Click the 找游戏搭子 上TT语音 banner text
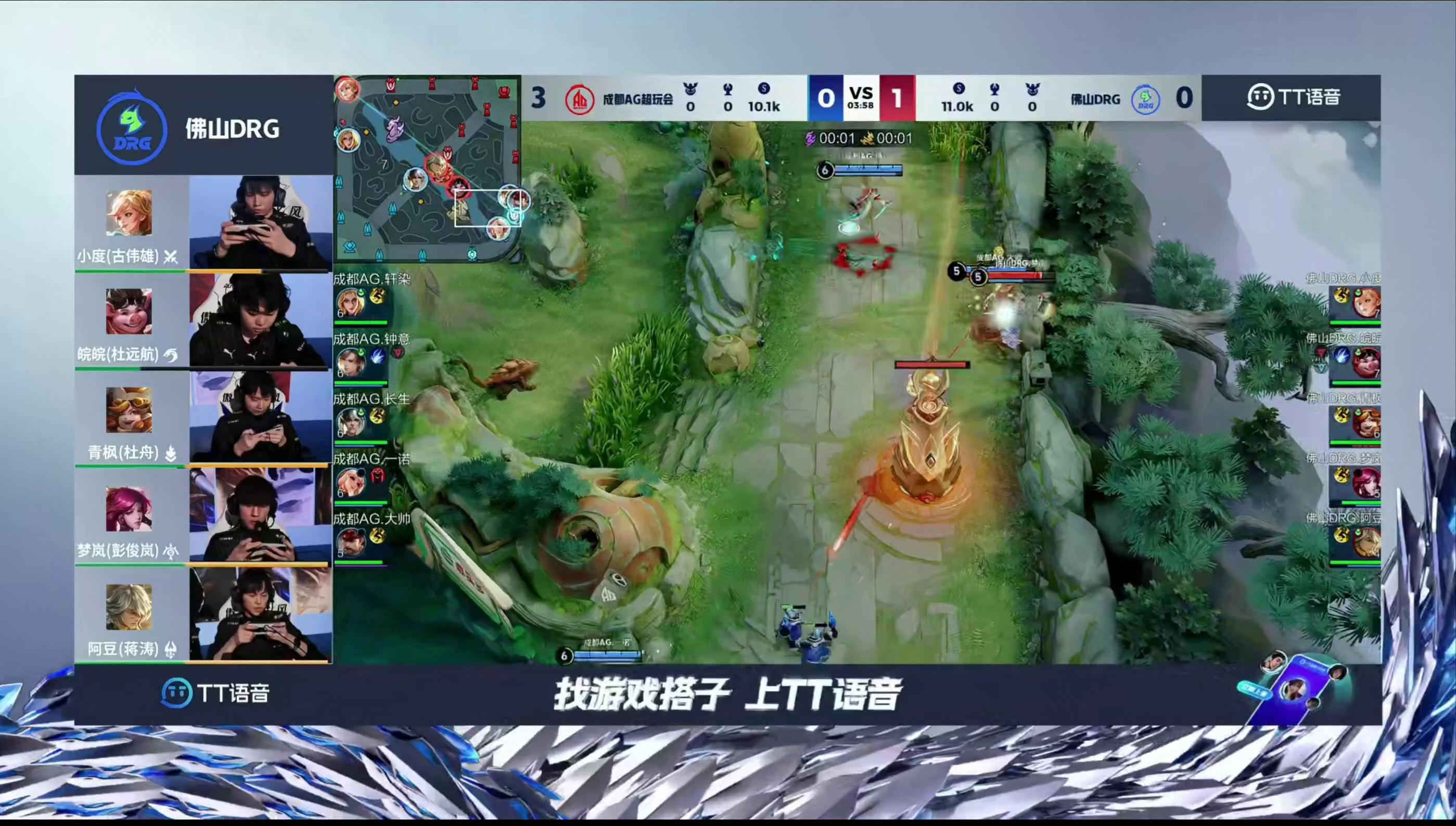 [727, 694]
